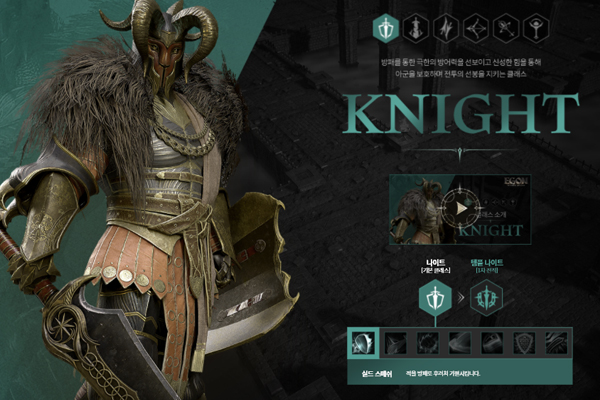Select the Knight sword-and-shield class icon at top
The height and width of the screenshot is (400, 600).
[x=386, y=27]
